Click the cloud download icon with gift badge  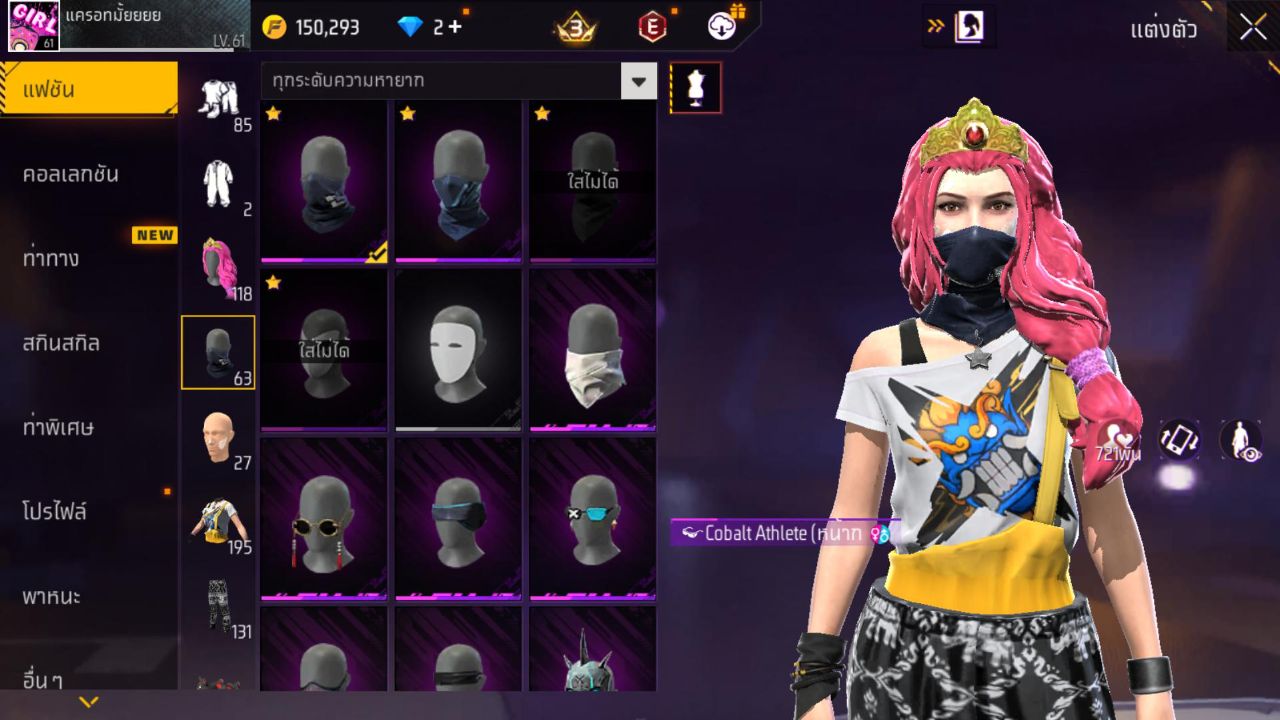[x=723, y=27]
